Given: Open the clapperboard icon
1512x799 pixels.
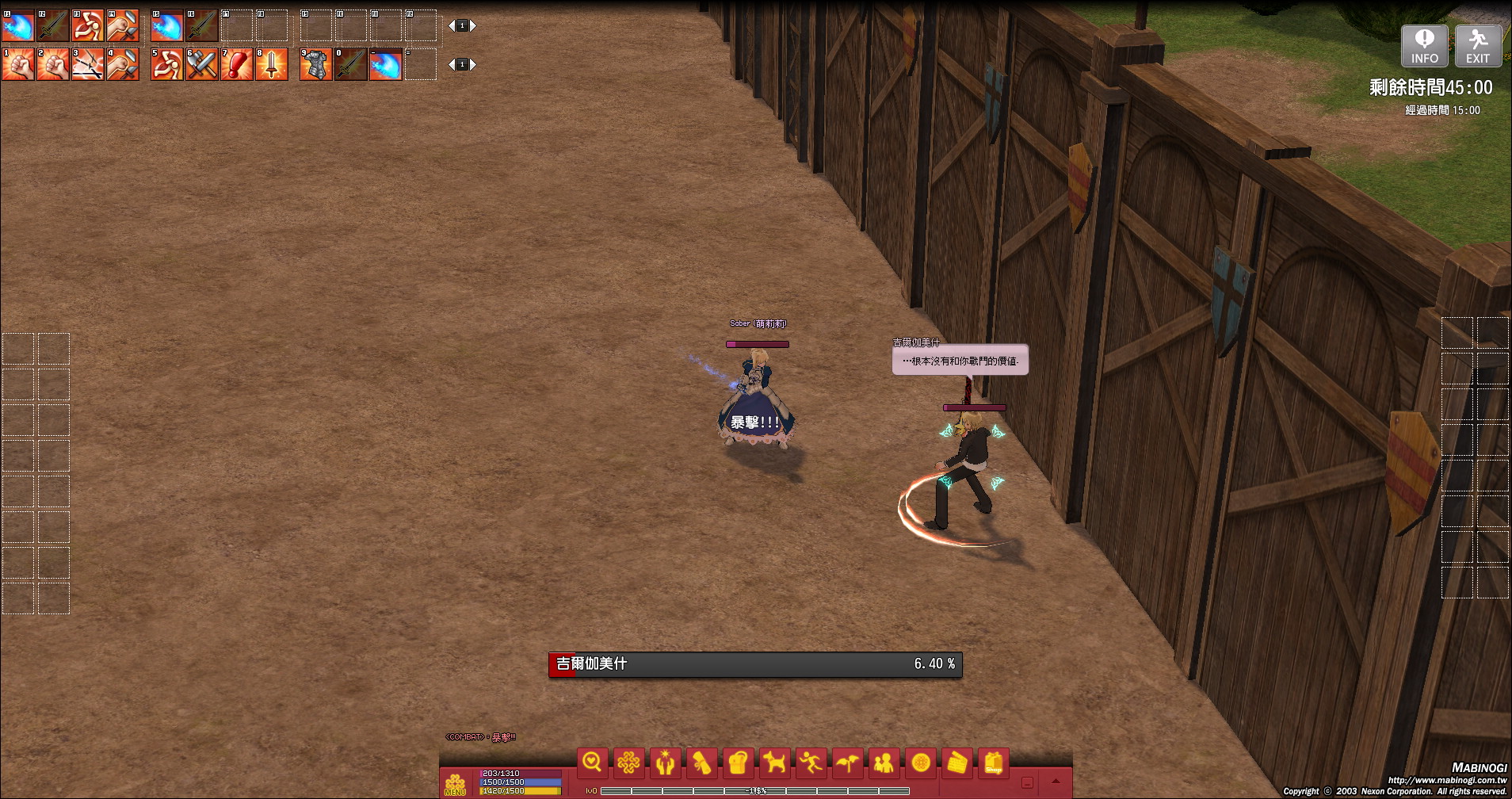Looking at the screenshot, I should (x=956, y=763).
